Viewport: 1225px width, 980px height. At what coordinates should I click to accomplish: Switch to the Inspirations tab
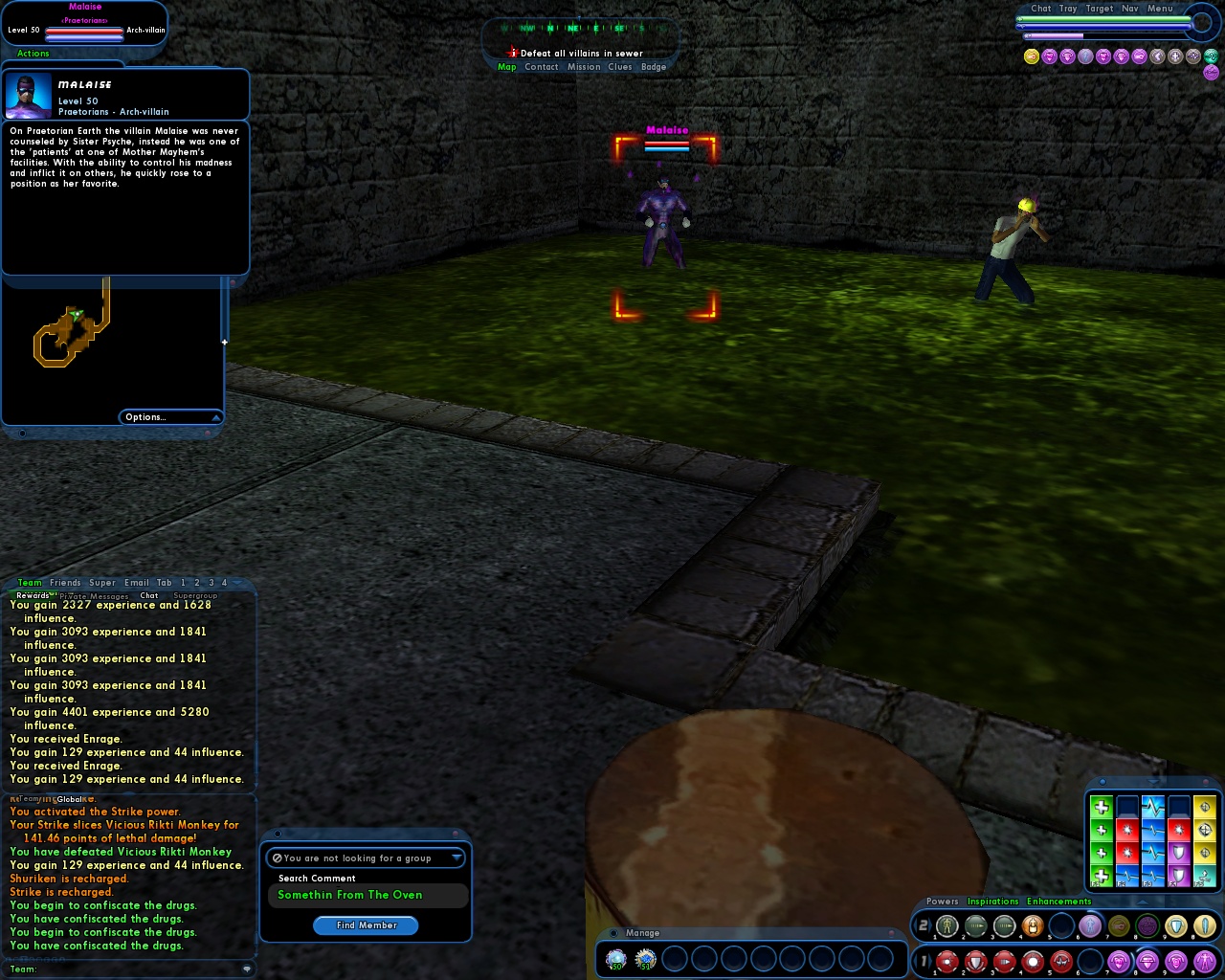click(993, 901)
